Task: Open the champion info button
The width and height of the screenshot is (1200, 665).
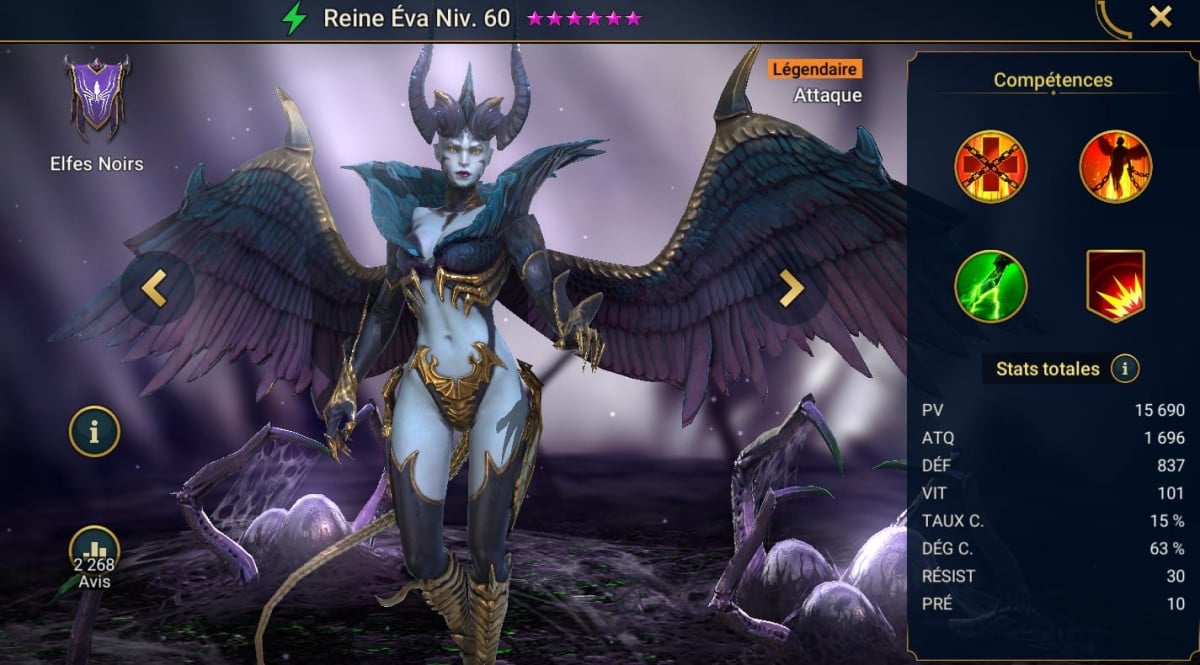Action: pos(95,432)
